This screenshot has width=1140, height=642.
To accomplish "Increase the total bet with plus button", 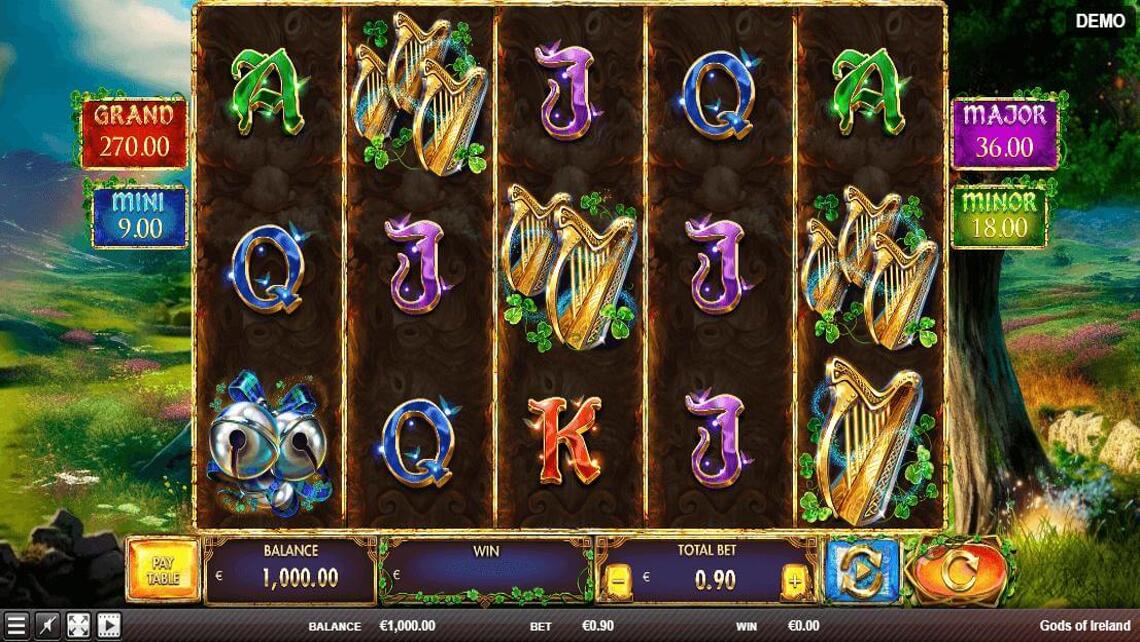I will click(794, 579).
